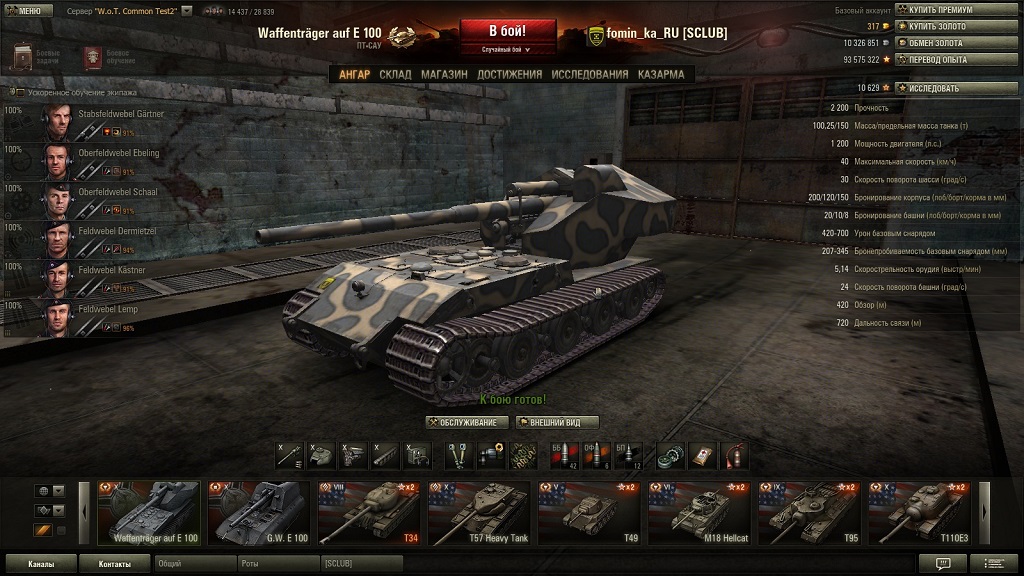
Task: Open the Казарма tab
Action: [x=661, y=74]
